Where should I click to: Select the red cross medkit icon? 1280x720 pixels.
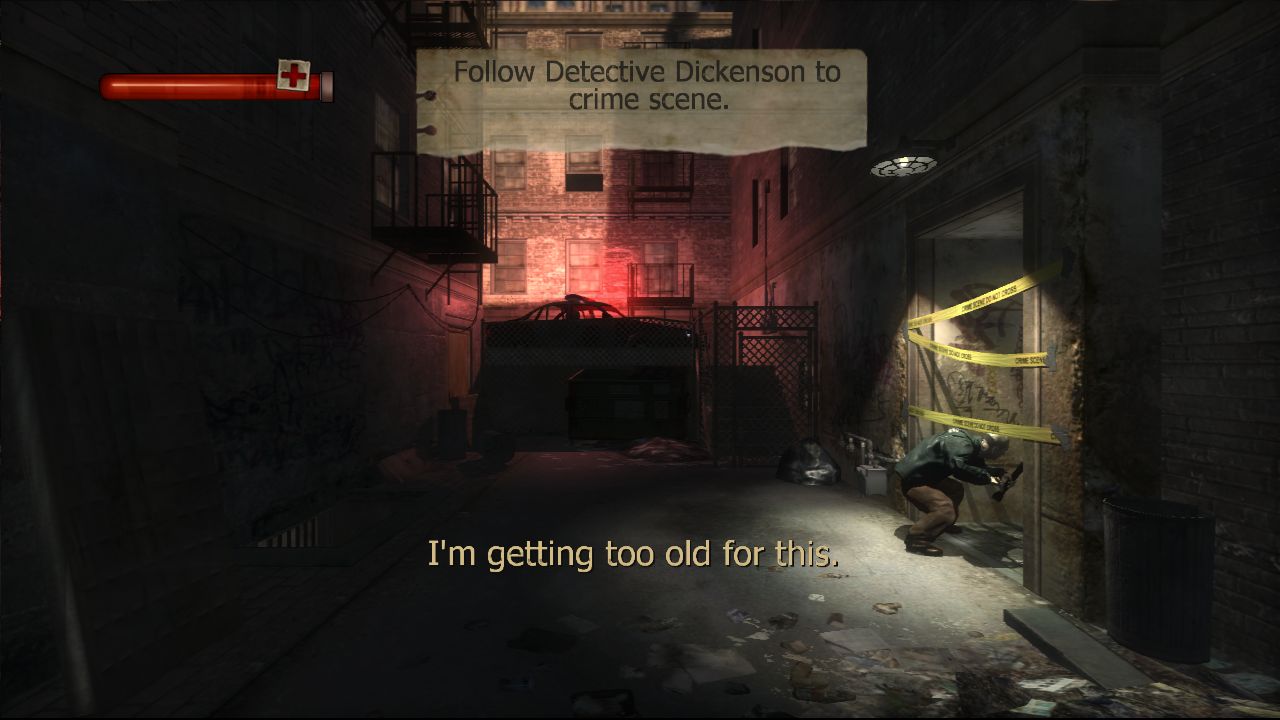point(294,75)
